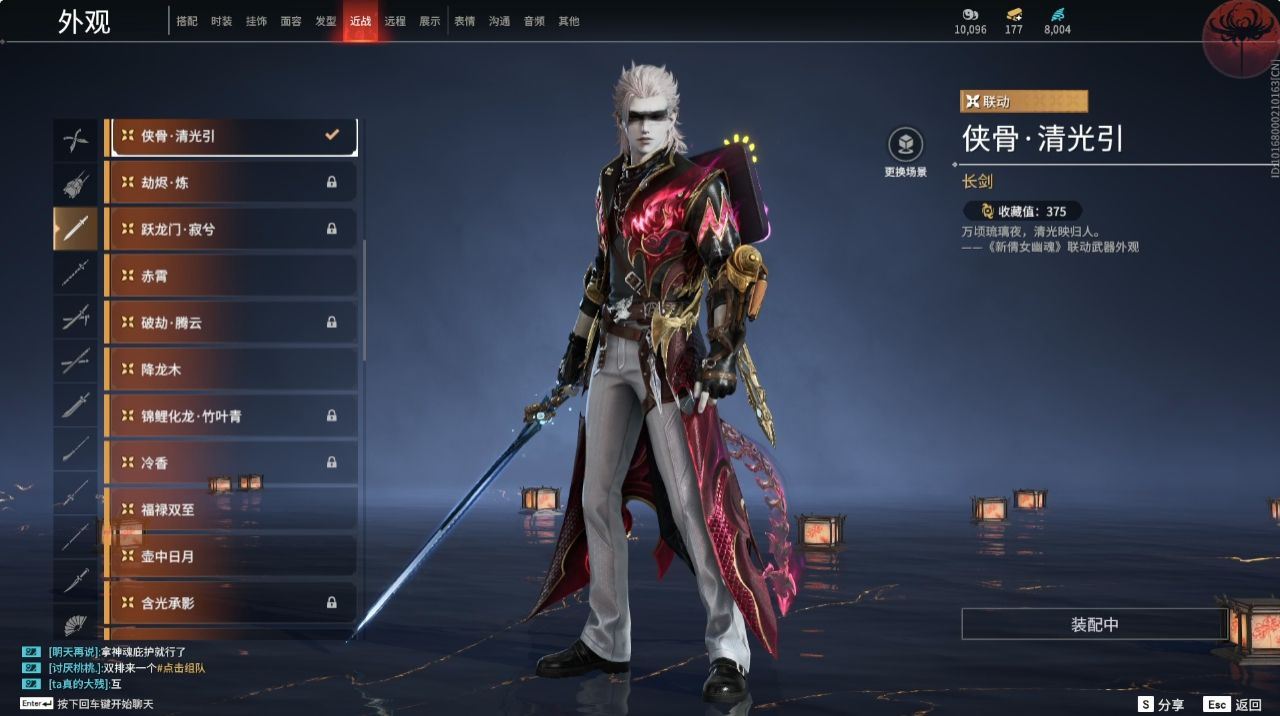Choose the 壶中日月 weapon skin
Image resolution: width=1280 pixels, height=716 pixels.
pyautogui.click(x=232, y=556)
